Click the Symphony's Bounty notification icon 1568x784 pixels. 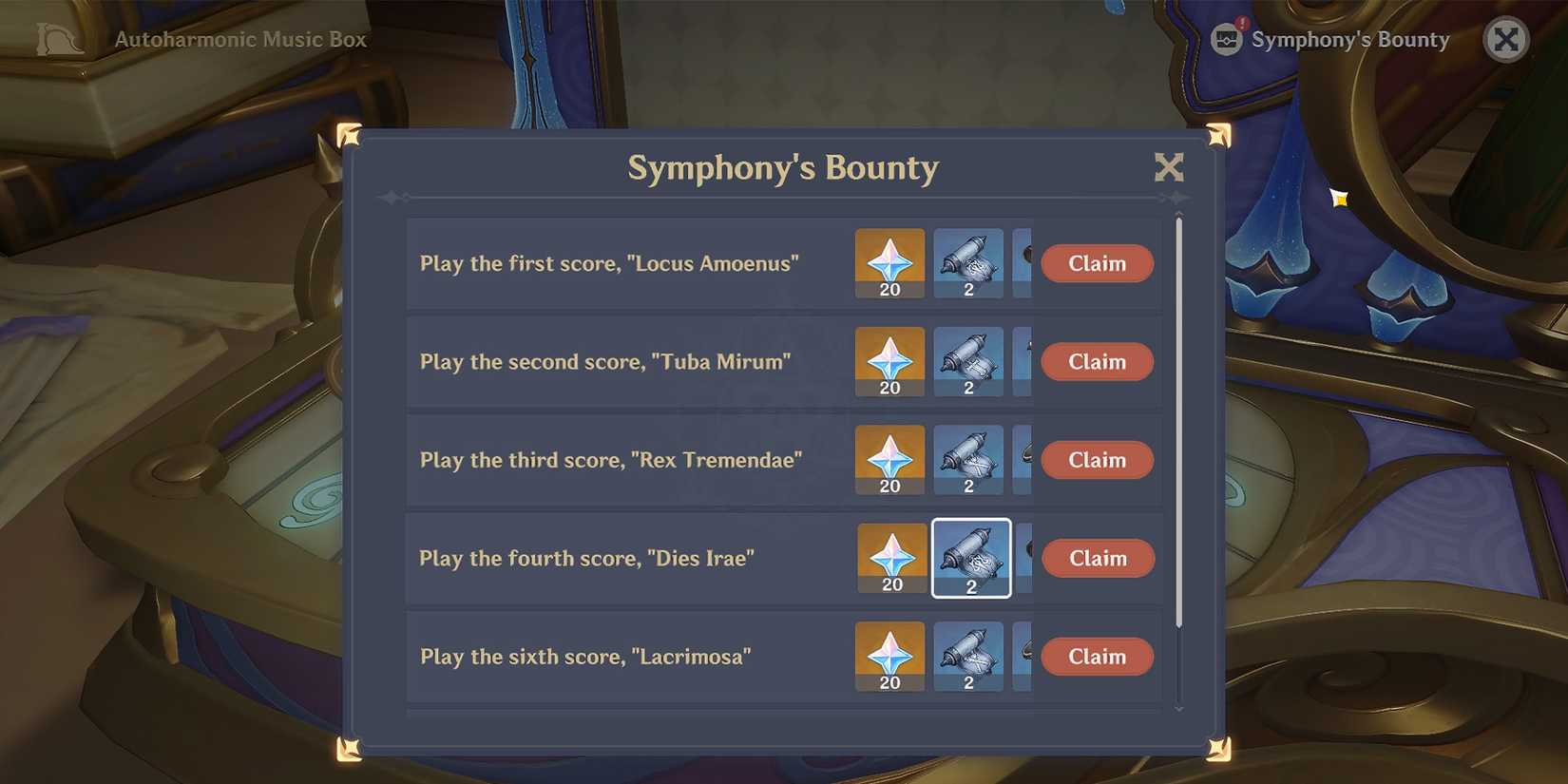click(x=1226, y=39)
